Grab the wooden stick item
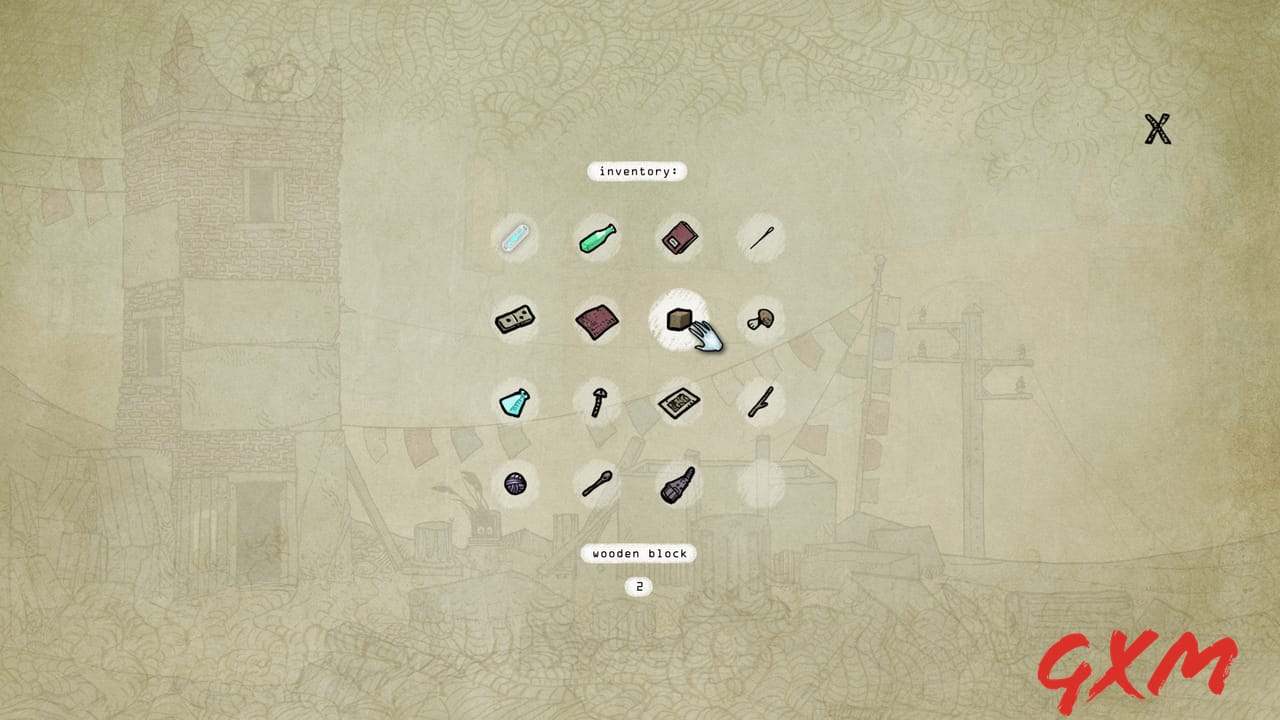This screenshot has width=1280, height=720. (761, 402)
